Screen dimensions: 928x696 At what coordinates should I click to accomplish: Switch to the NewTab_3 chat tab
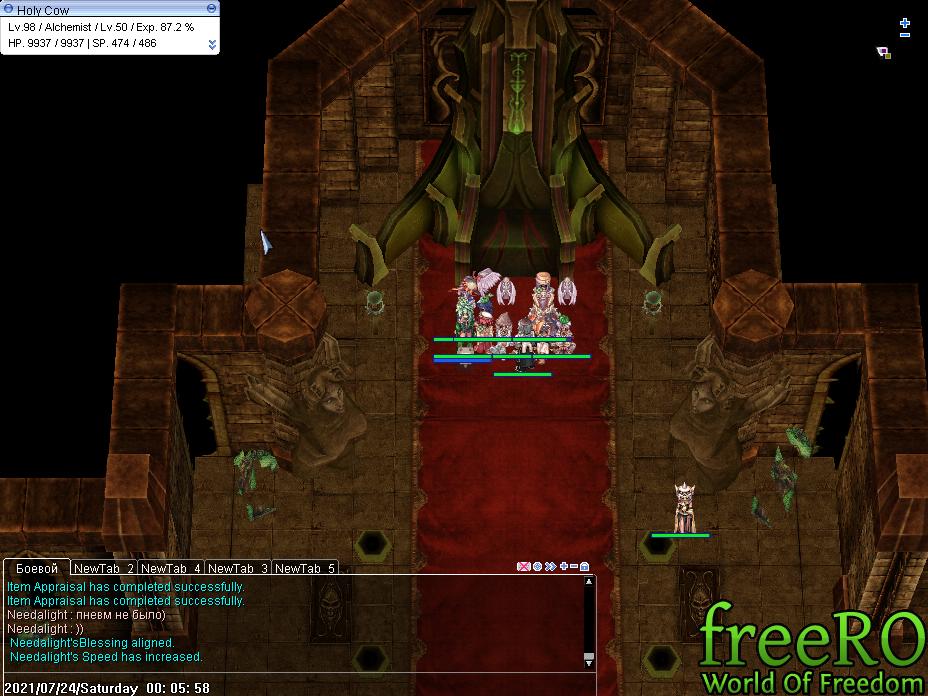tap(238, 568)
